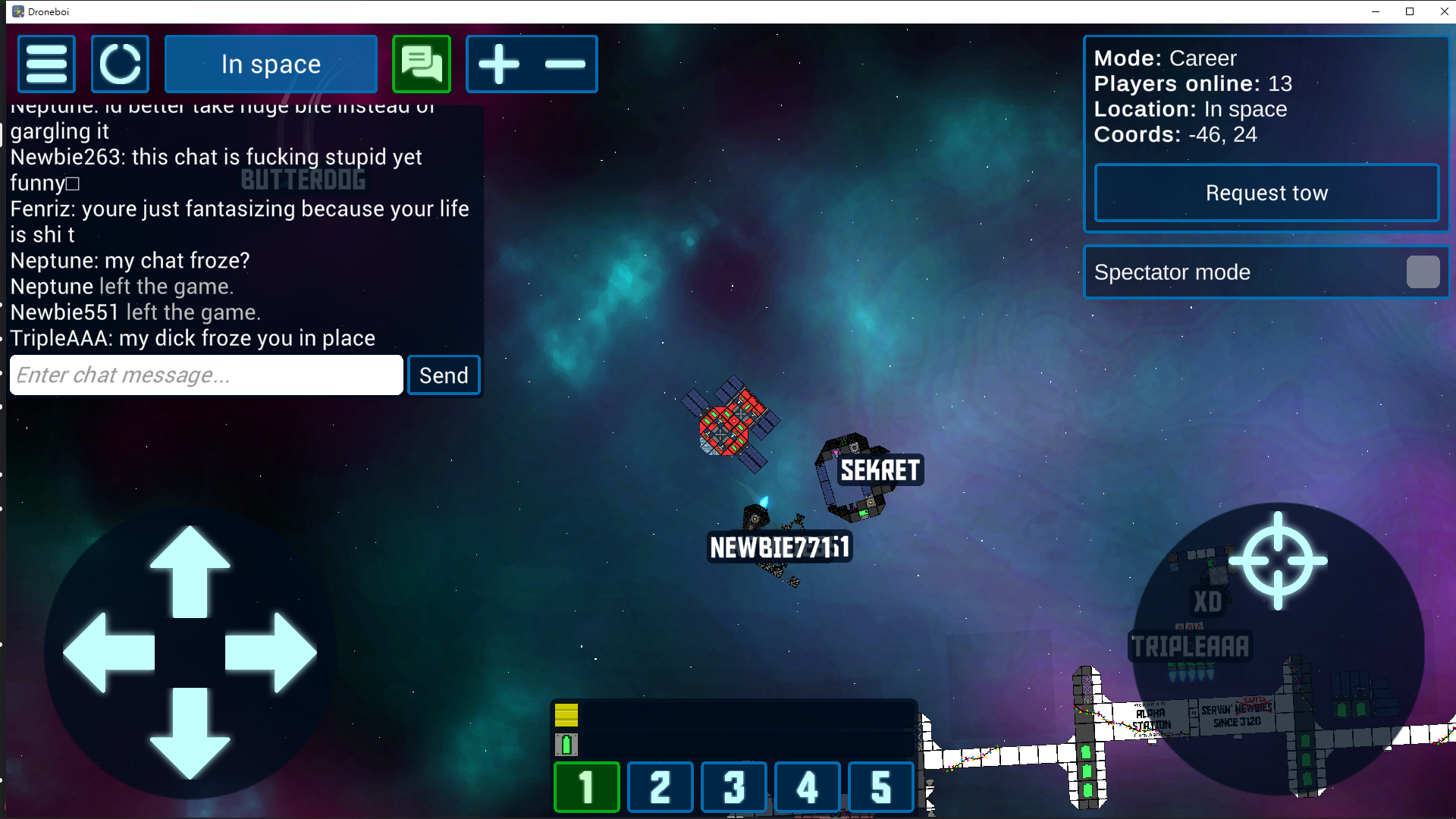This screenshot has width=1456, height=819.
Task: Enable the Spectator mode checkbox
Action: pos(1423,272)
